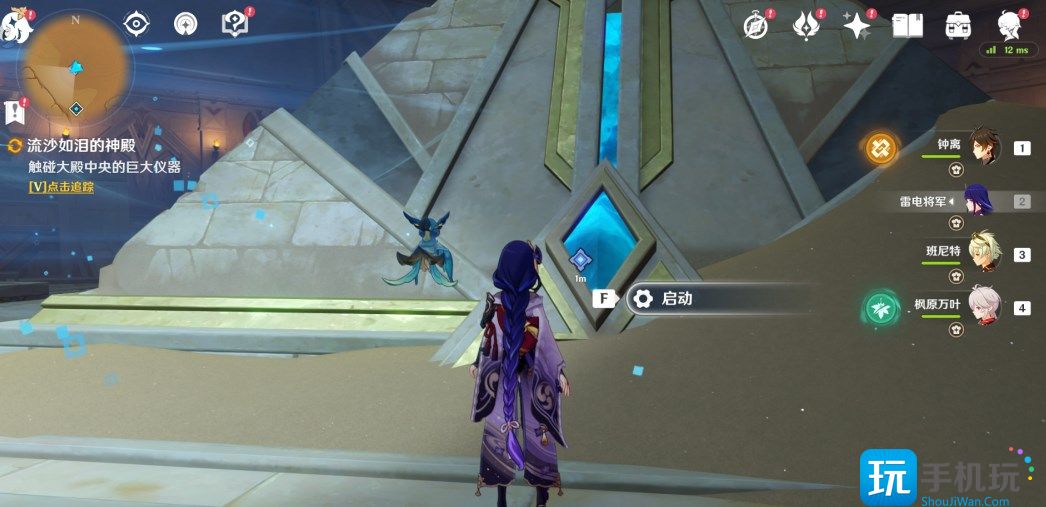The image size is (1046, 507).
Task: Open the backpack inventory
Action: coord(957,26)
